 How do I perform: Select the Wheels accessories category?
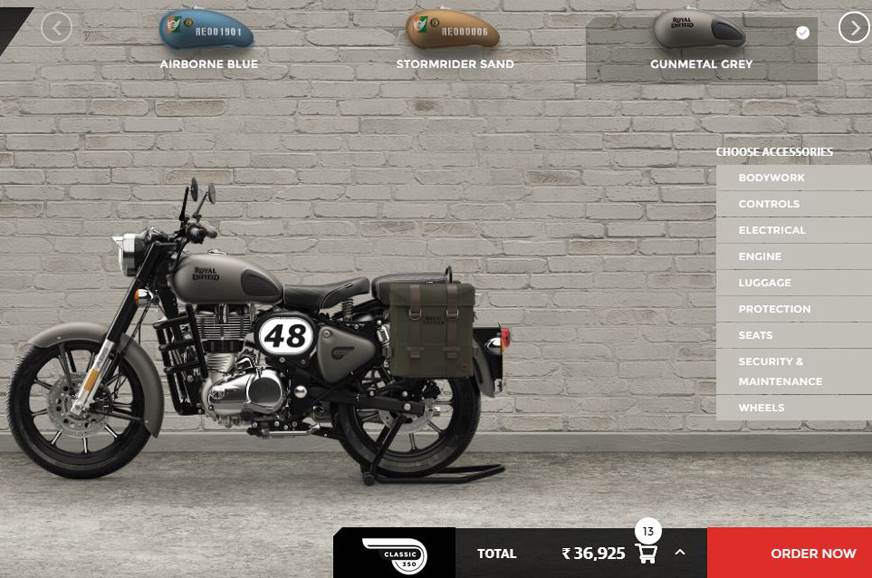761,408
